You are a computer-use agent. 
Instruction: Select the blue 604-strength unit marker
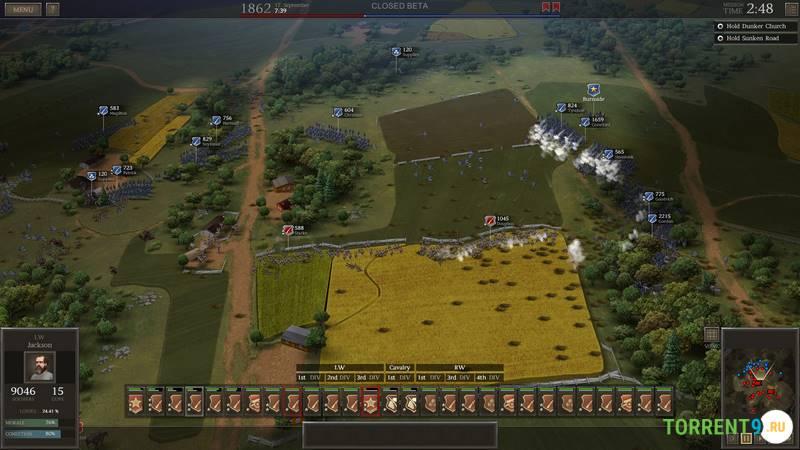tap(338, 112)
